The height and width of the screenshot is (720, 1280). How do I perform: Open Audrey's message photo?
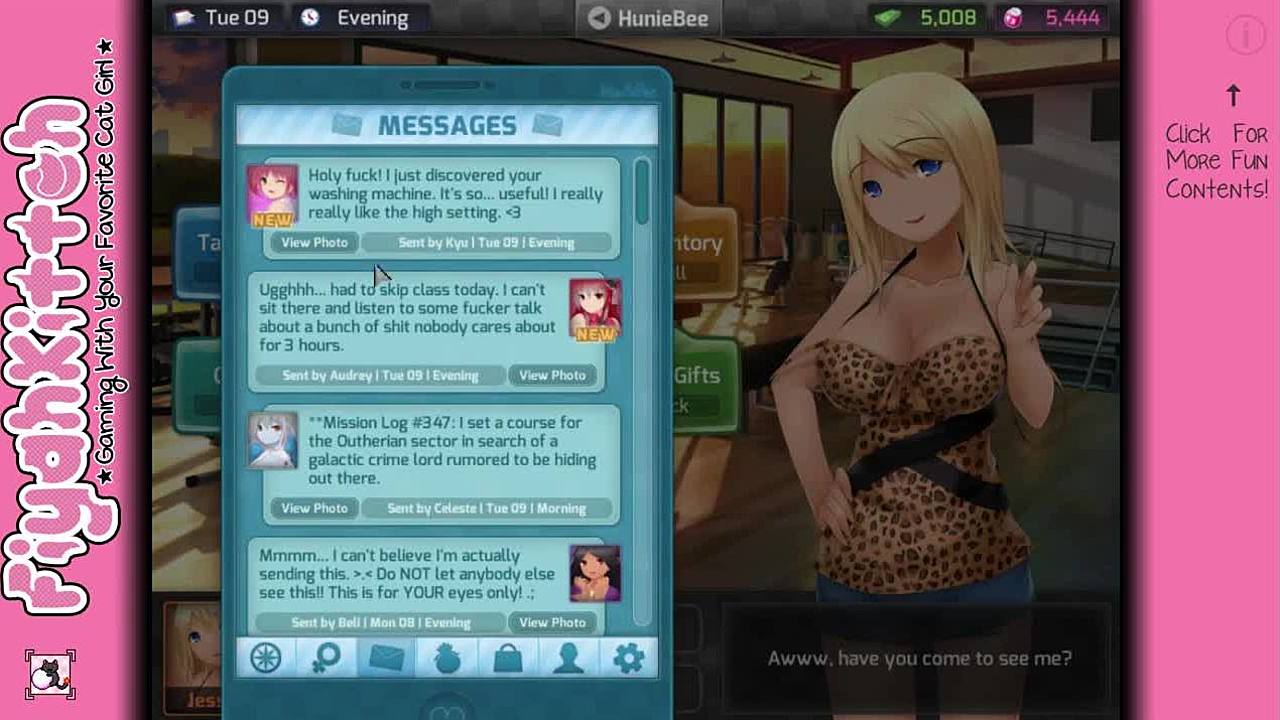coord(552,375)
